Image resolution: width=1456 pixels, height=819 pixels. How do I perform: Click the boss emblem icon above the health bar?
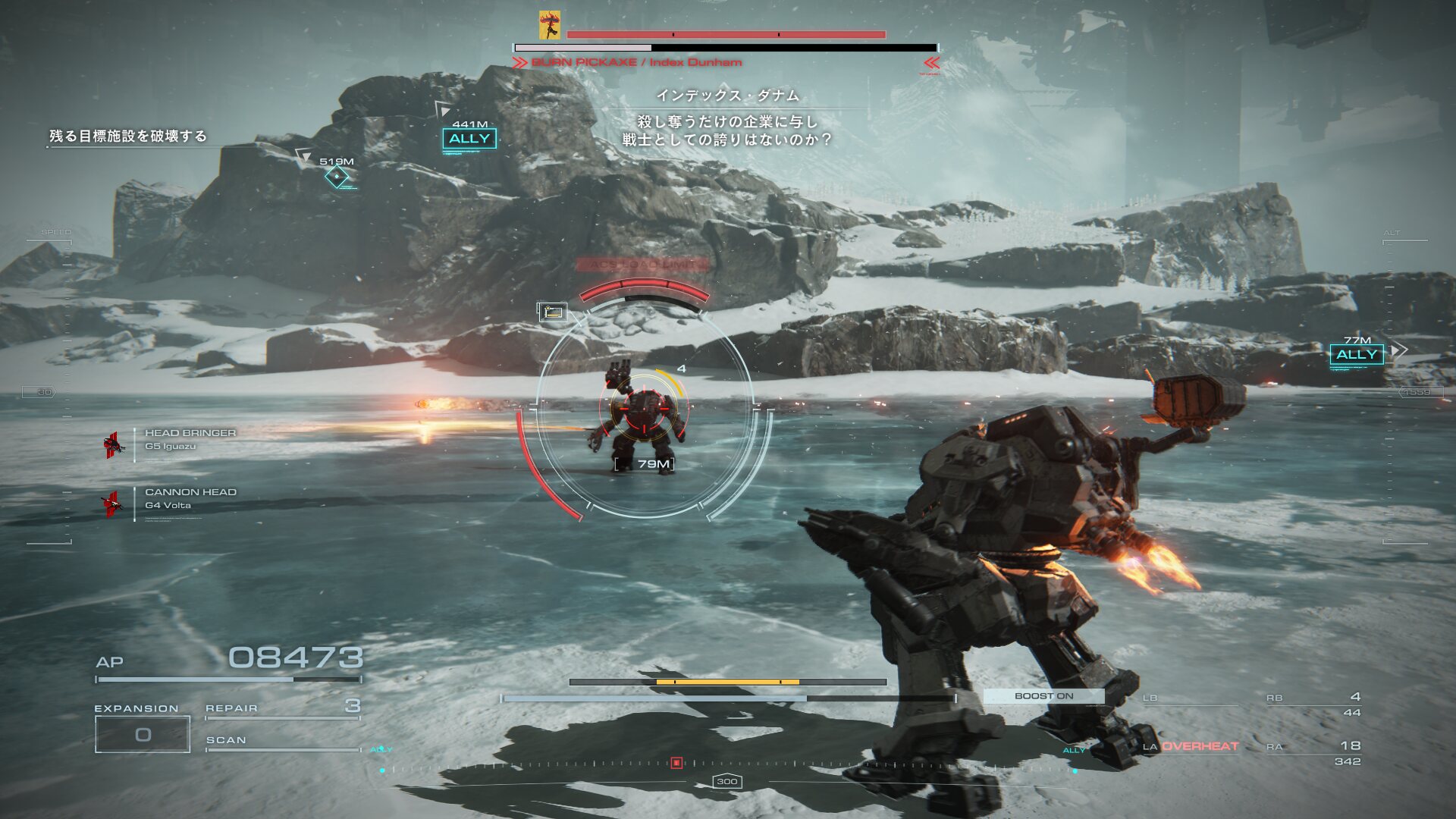click(x=550, y=25)
